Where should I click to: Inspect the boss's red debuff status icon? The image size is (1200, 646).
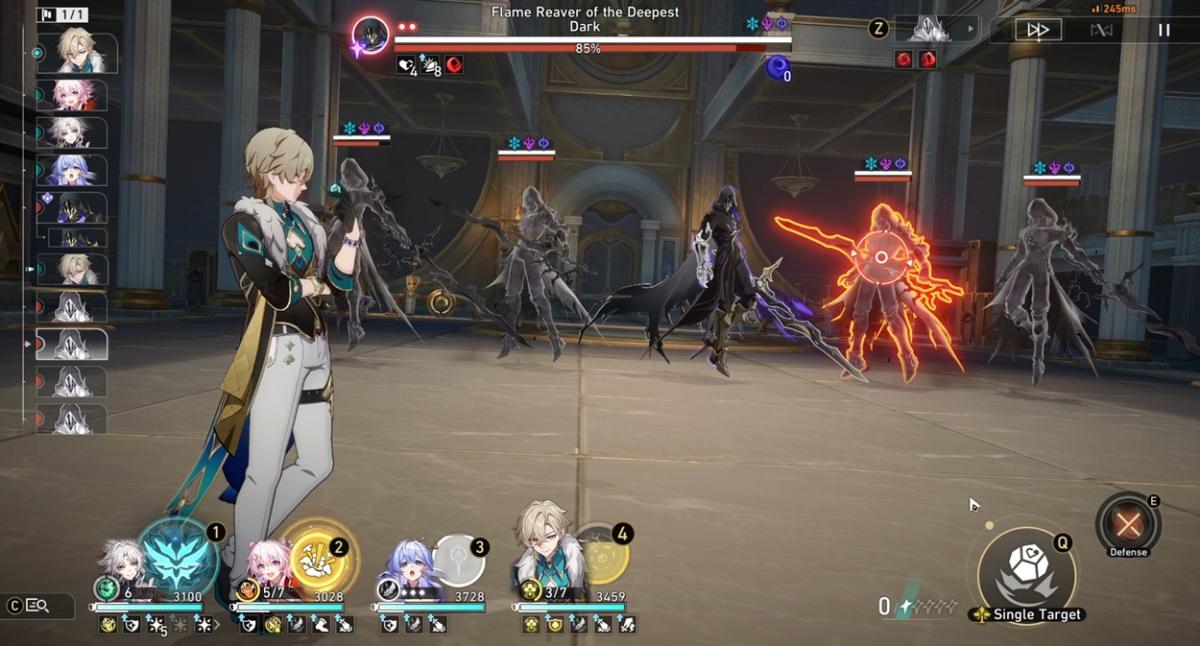[453, 65]
